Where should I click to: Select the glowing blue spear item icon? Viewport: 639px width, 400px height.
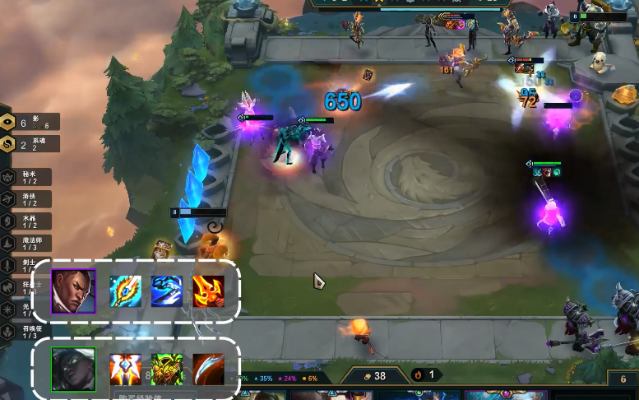125,291
